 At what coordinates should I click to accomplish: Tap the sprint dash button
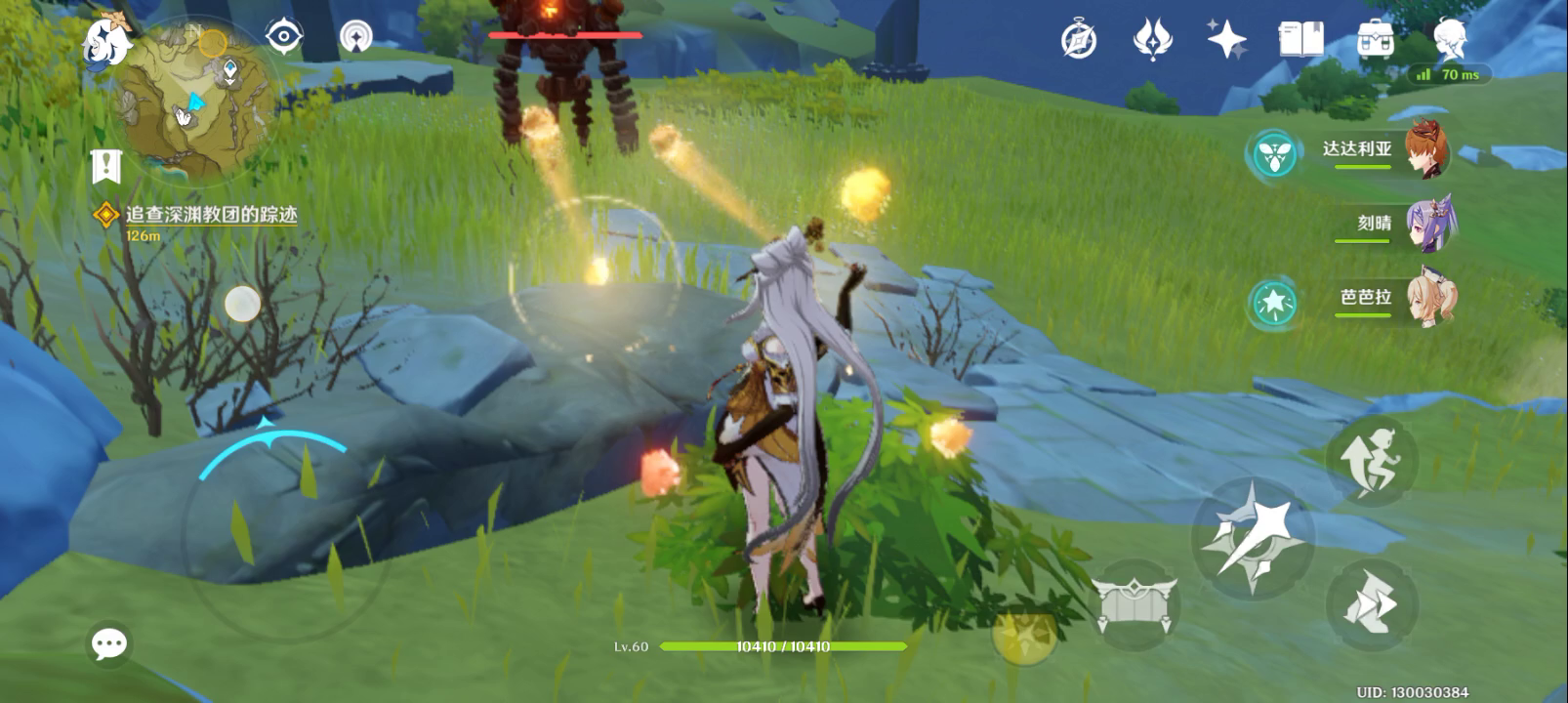(1371, 603)
